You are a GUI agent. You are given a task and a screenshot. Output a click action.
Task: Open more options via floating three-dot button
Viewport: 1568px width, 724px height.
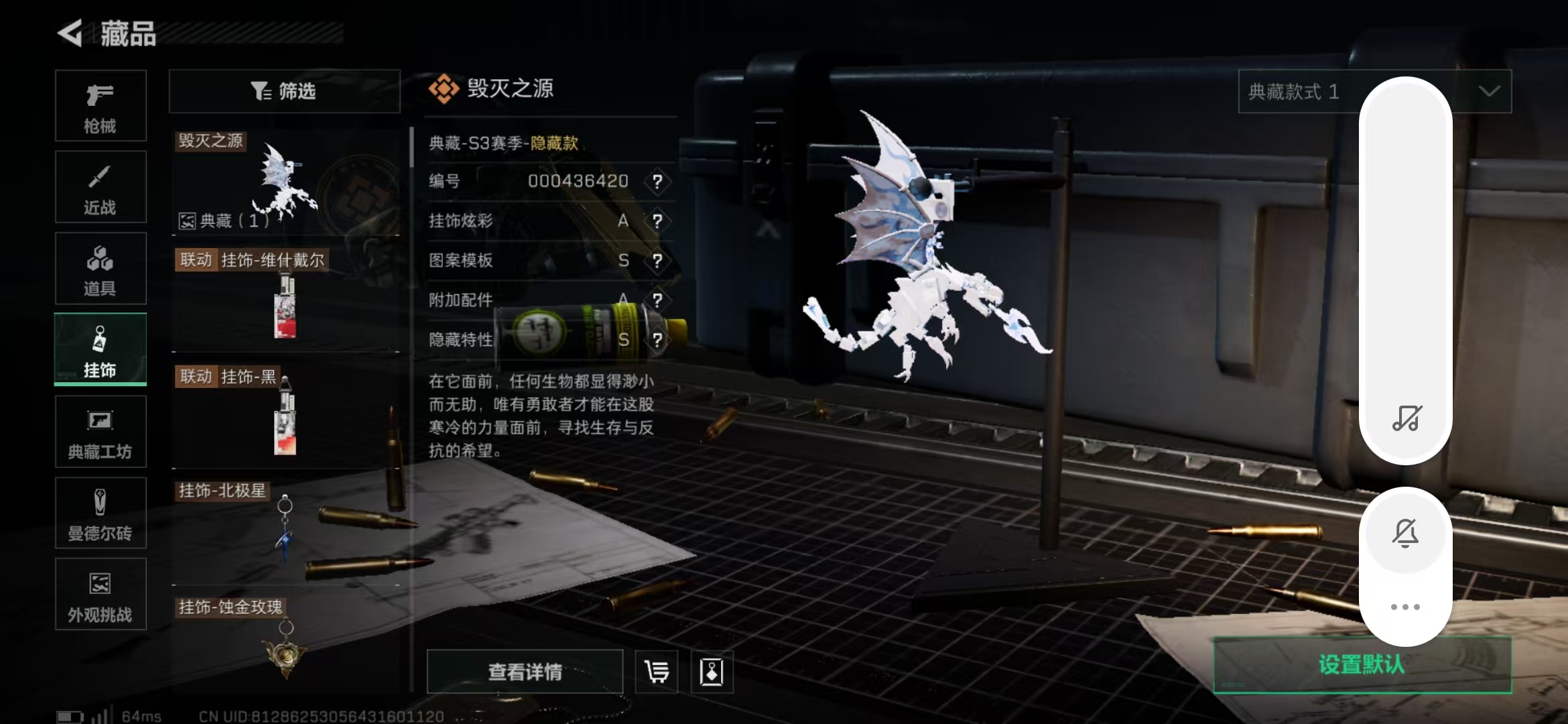1406,606
